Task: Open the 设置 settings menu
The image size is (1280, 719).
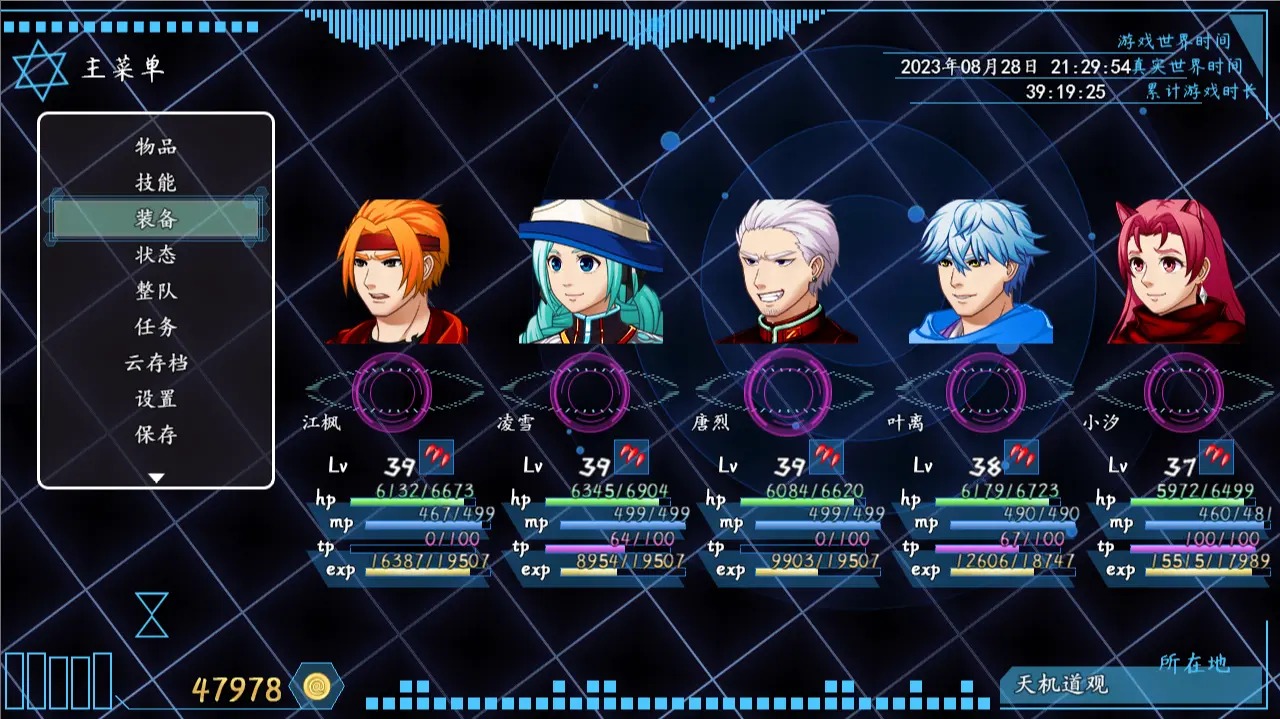Action: coord(156,399)
